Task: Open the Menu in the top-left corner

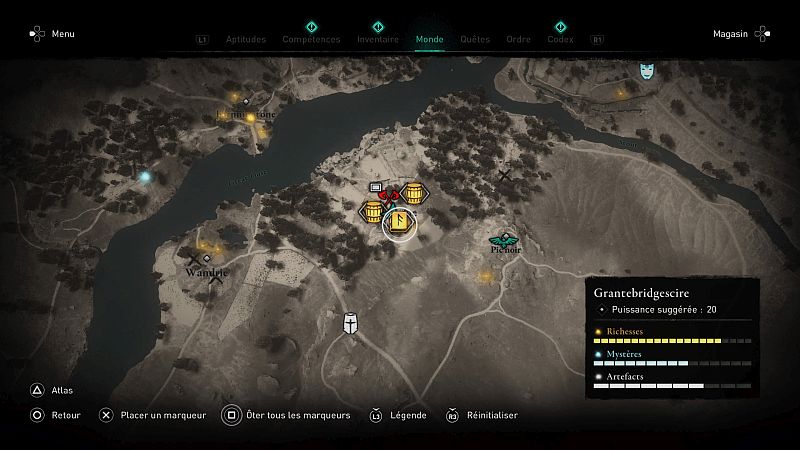Action: tap(52, 34)
